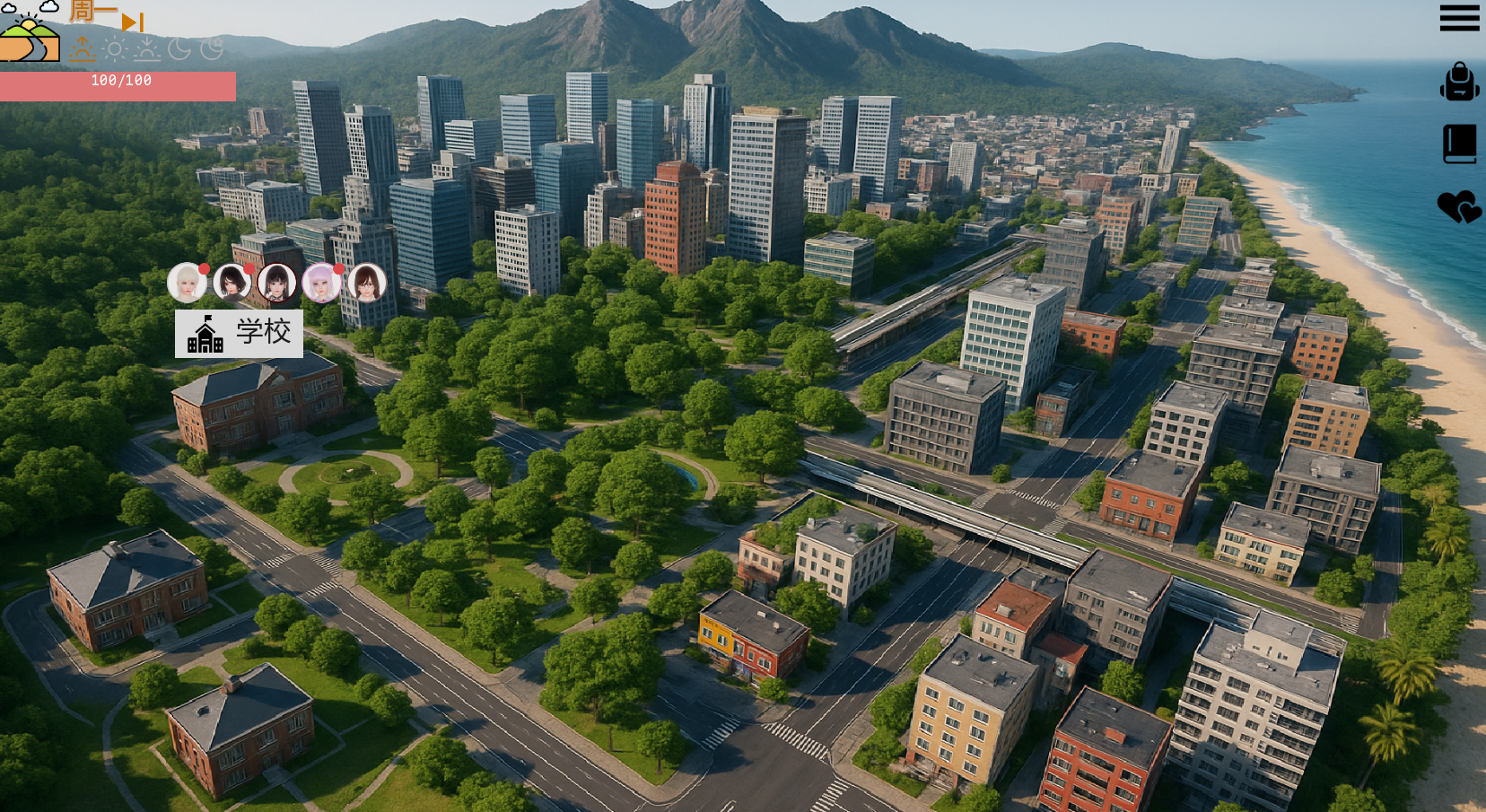Select the white-haired girl portrait
This screenshot has height=812, width=1486.
coord(187,284)
